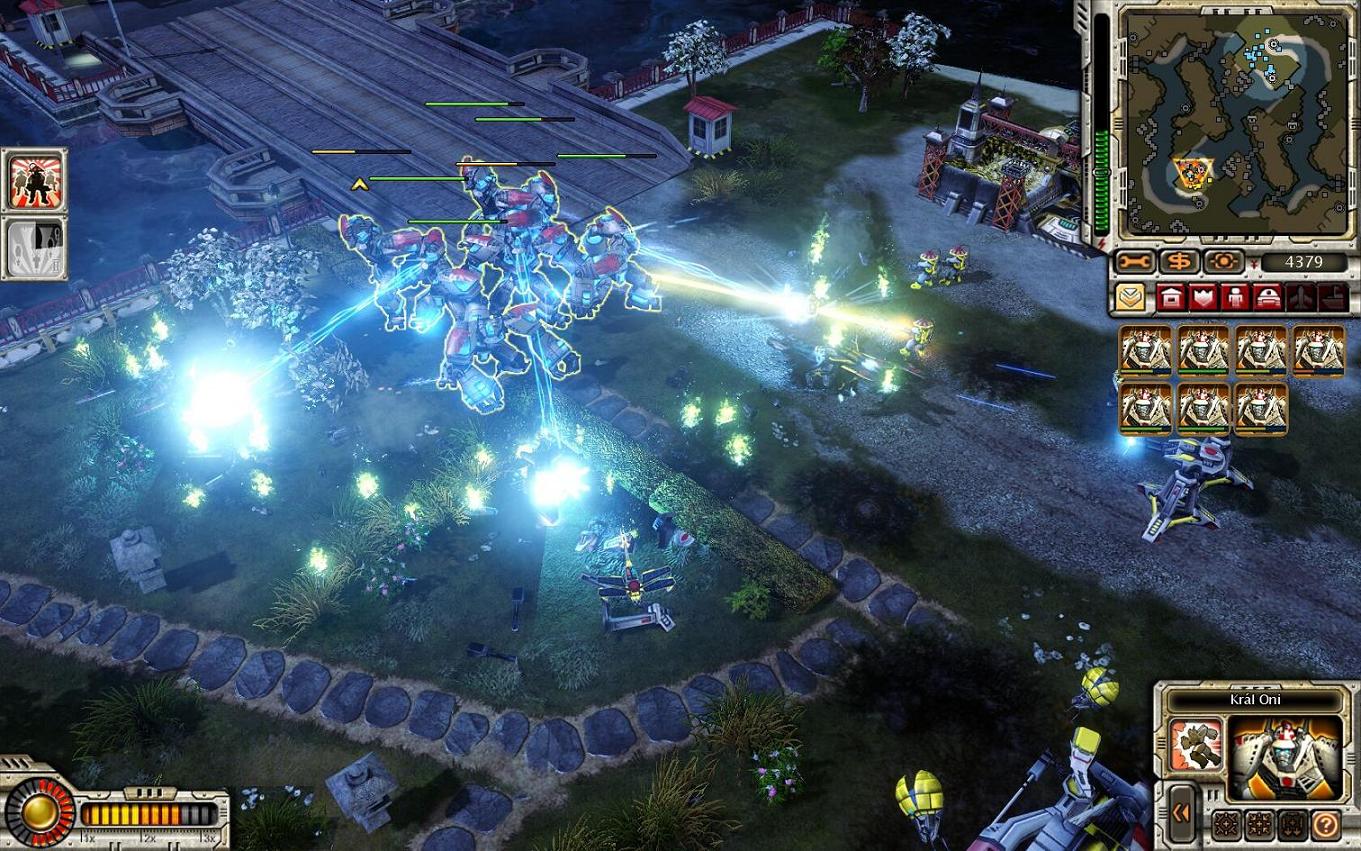Select the recharging grey support power icon
1361x851 pixels.
tap(34, 247)
